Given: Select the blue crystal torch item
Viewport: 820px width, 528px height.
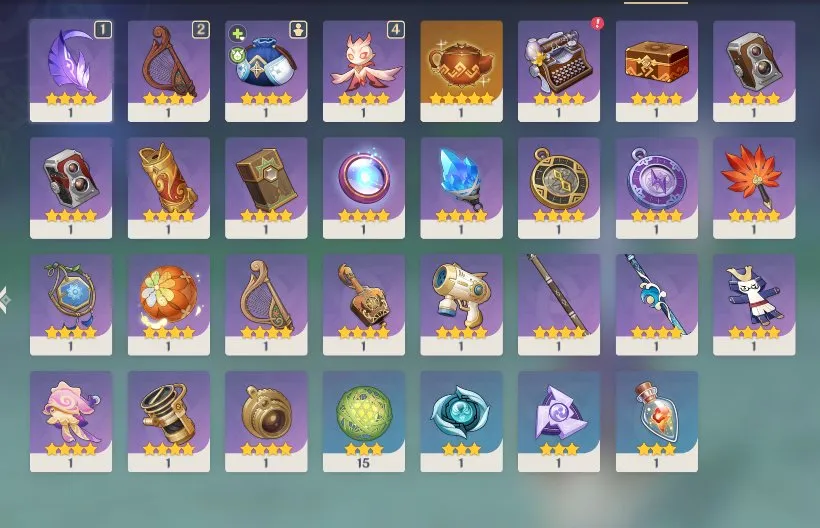Looking at the screenshot, I should click(x=461, y=182).
